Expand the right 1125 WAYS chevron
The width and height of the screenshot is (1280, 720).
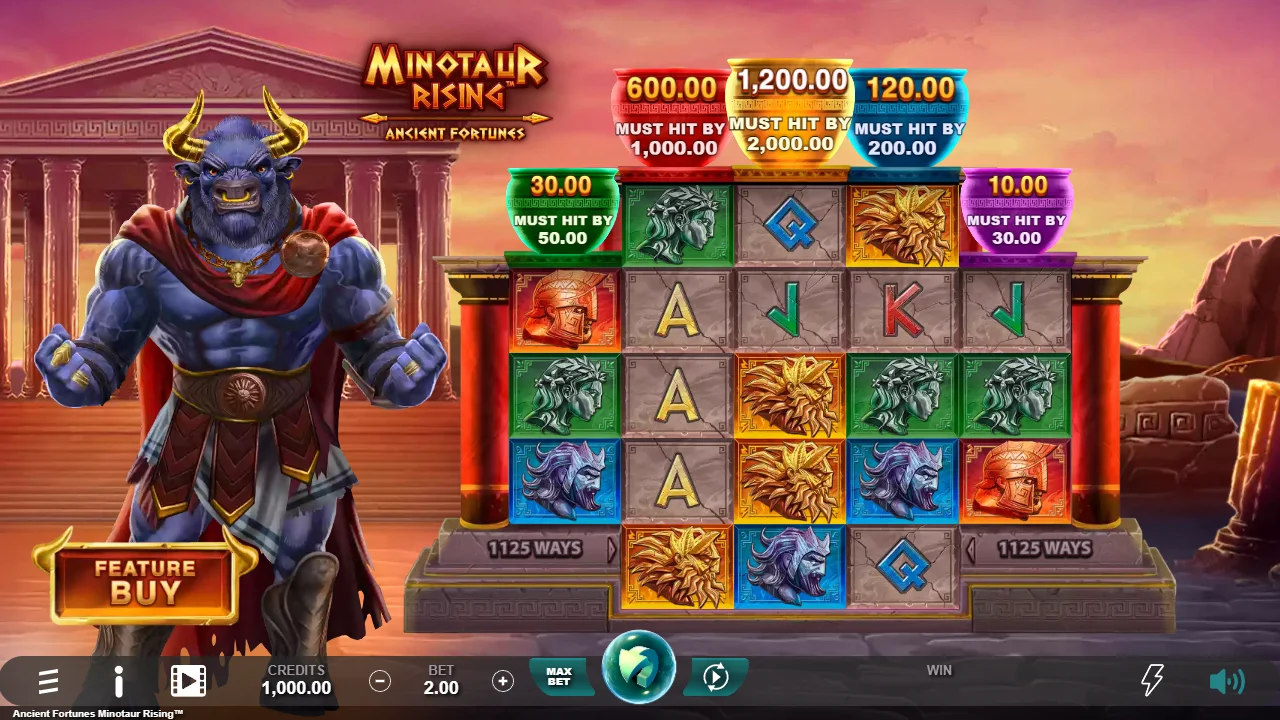[971, 548]
